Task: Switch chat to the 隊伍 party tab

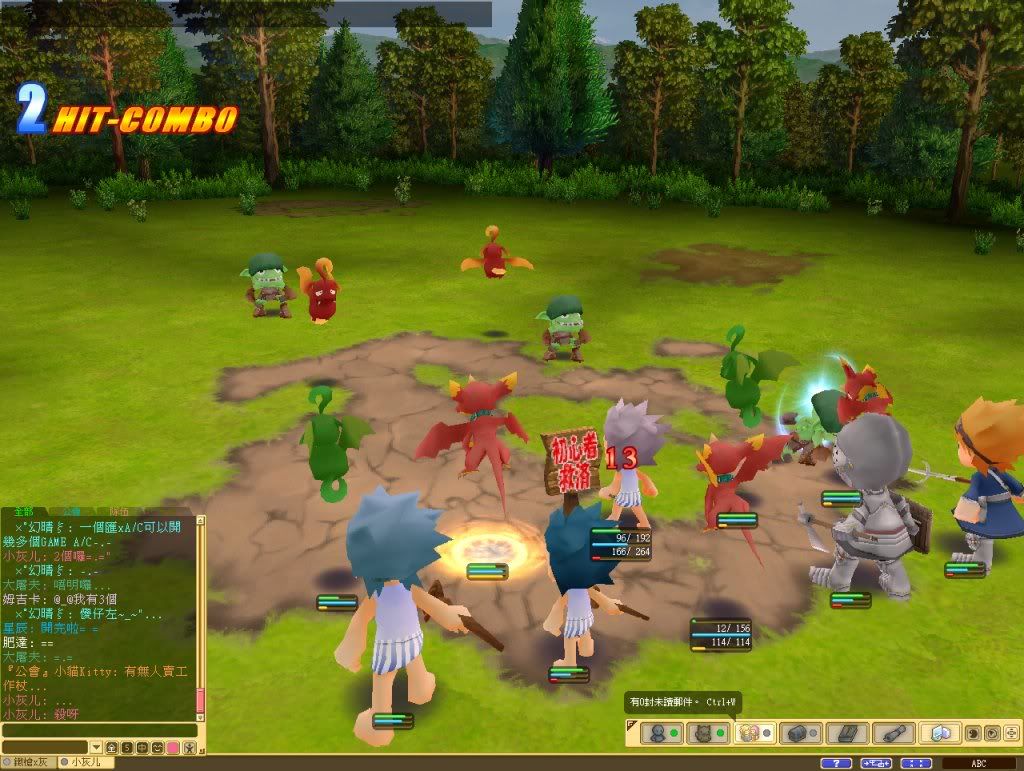Action: coord(118,511)
